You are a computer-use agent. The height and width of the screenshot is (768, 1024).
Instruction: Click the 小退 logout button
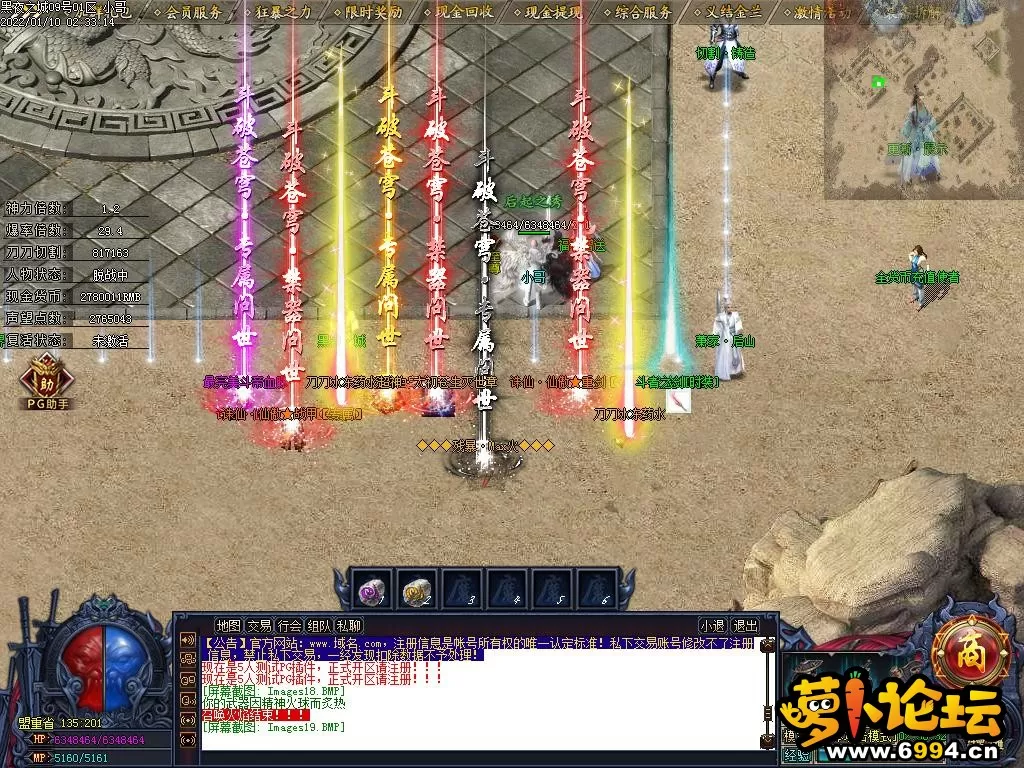[x=712, y=626]
